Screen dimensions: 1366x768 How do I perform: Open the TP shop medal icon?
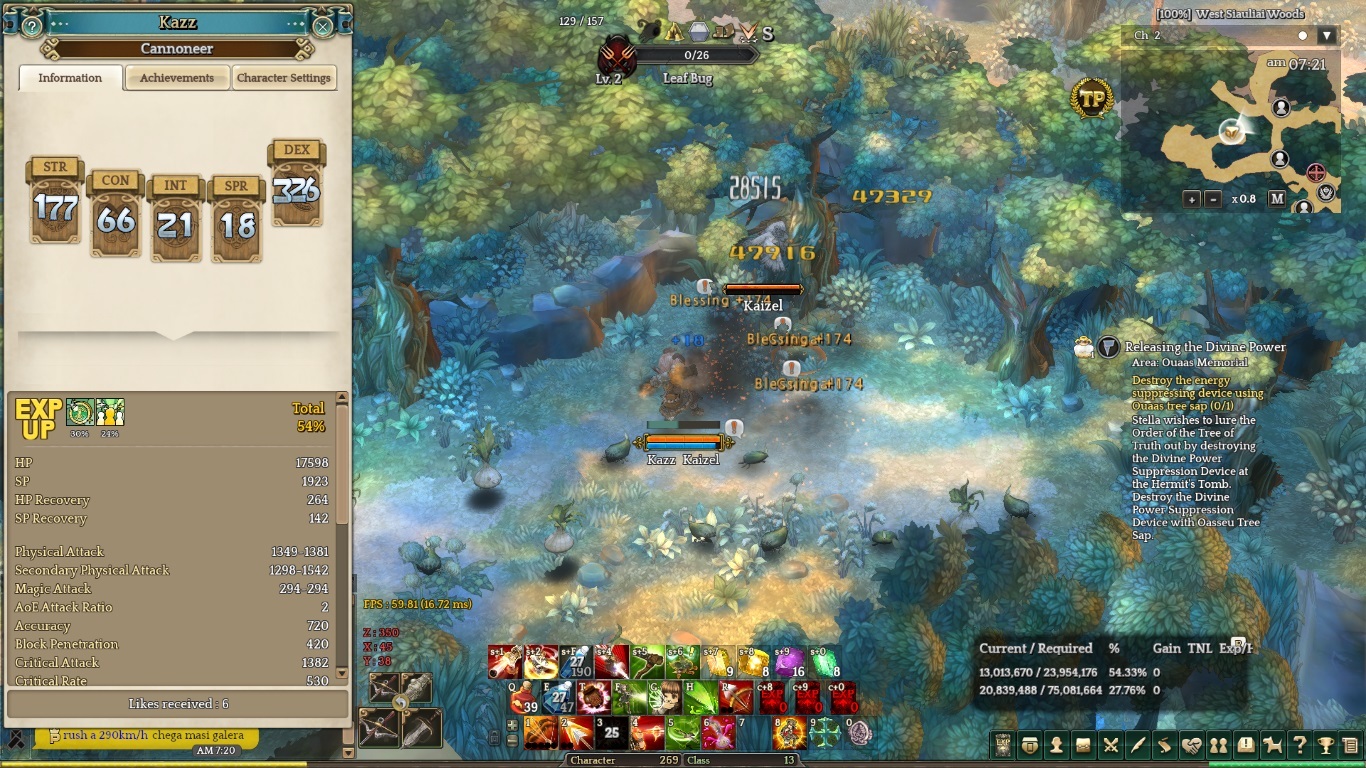(x=1091, y=98)
